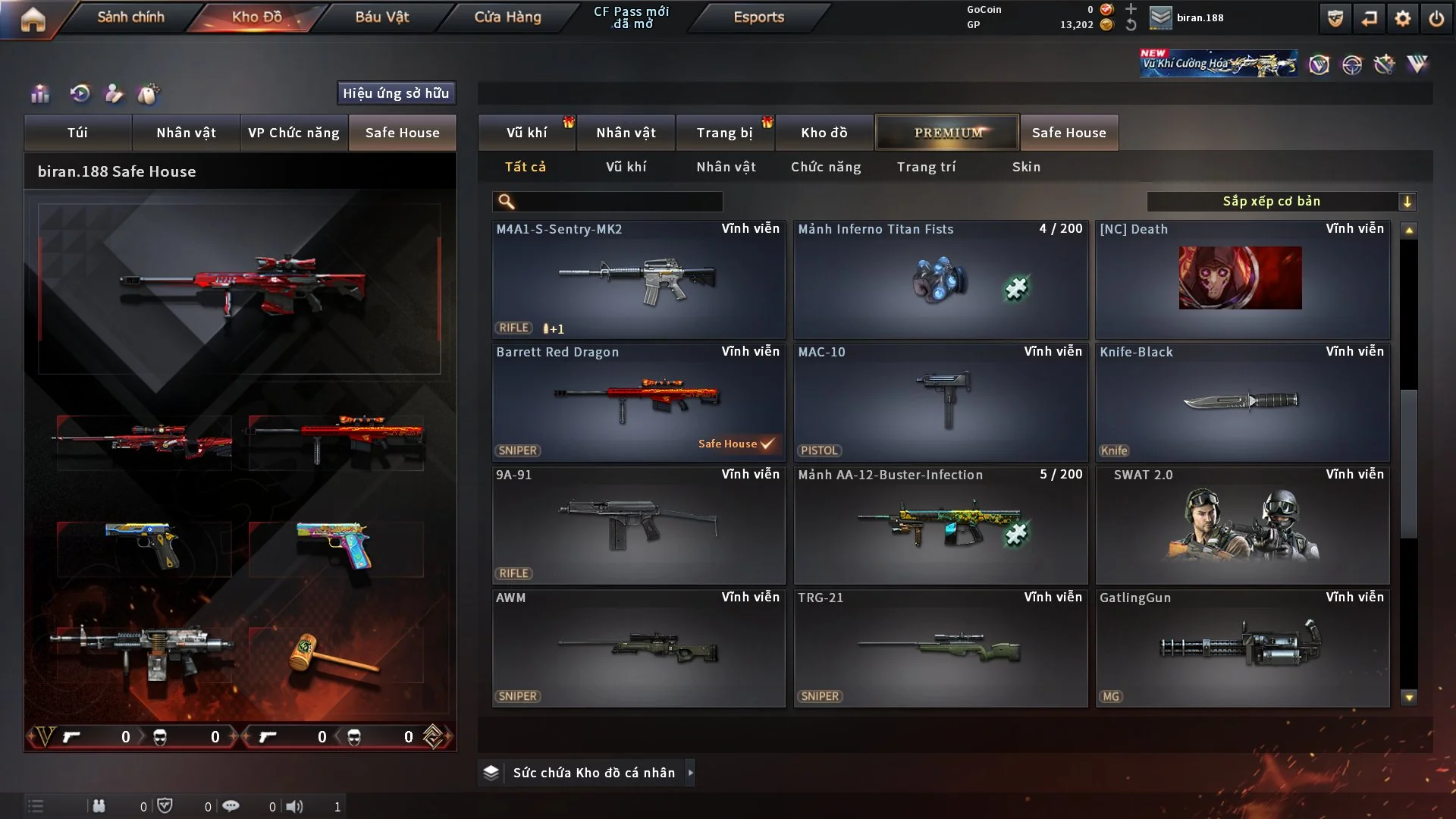Choose the Barrett Red Dragon sniper
The image size is (1456, 819).
pos(639,402)
